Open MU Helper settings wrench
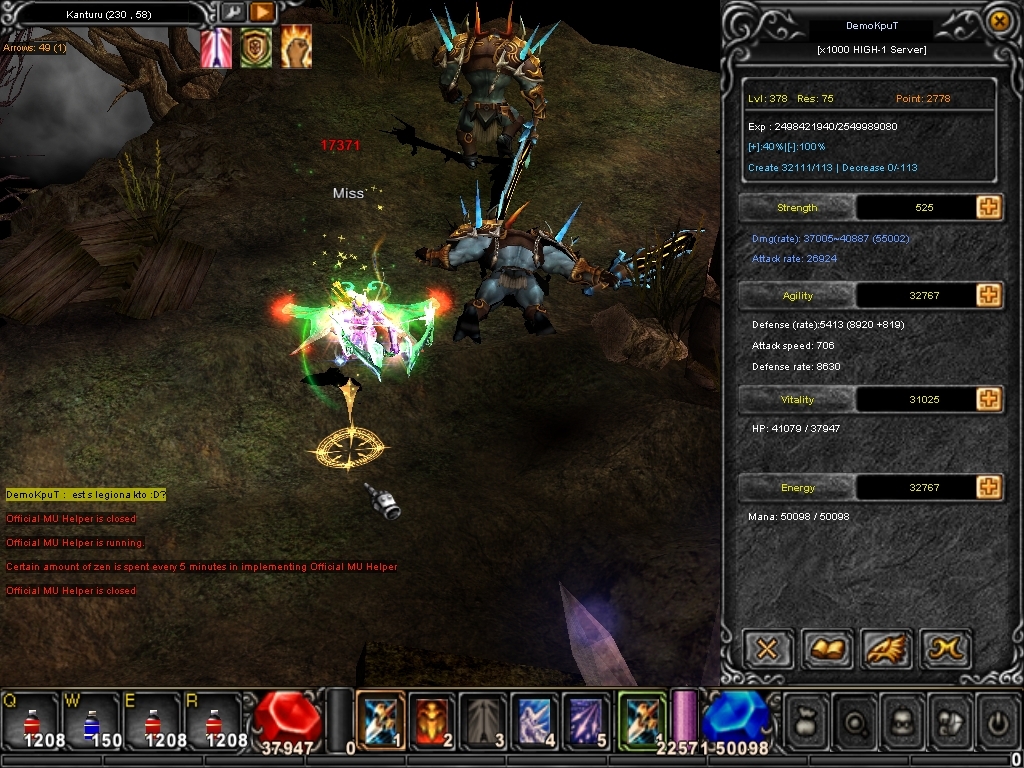Image resolution: width=1024 pixels, height=768 pixels. [x=232, y=12]
